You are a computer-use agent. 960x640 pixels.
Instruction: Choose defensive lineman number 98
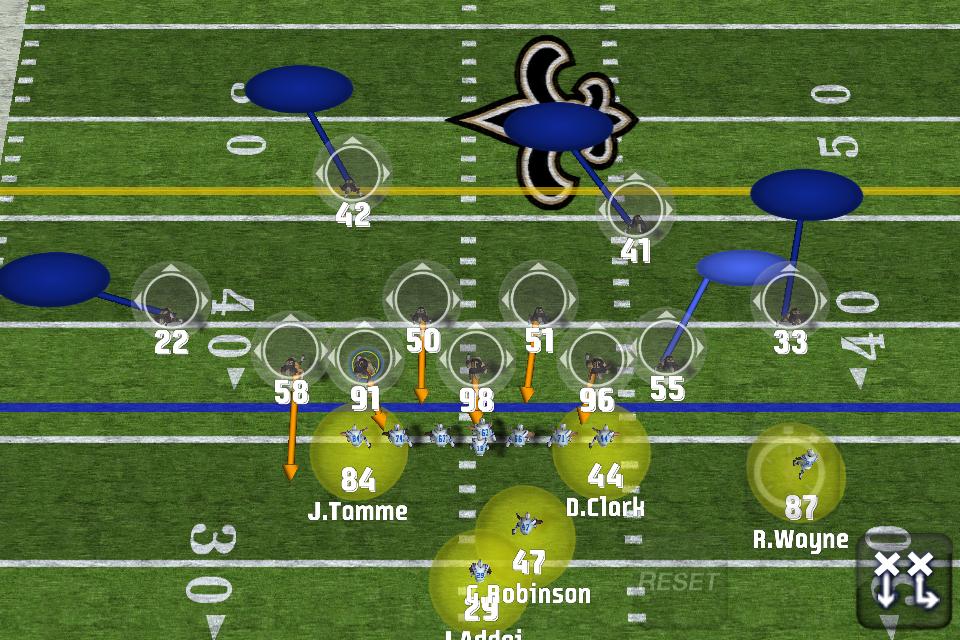pyautogui.click(x=476, y=358)
